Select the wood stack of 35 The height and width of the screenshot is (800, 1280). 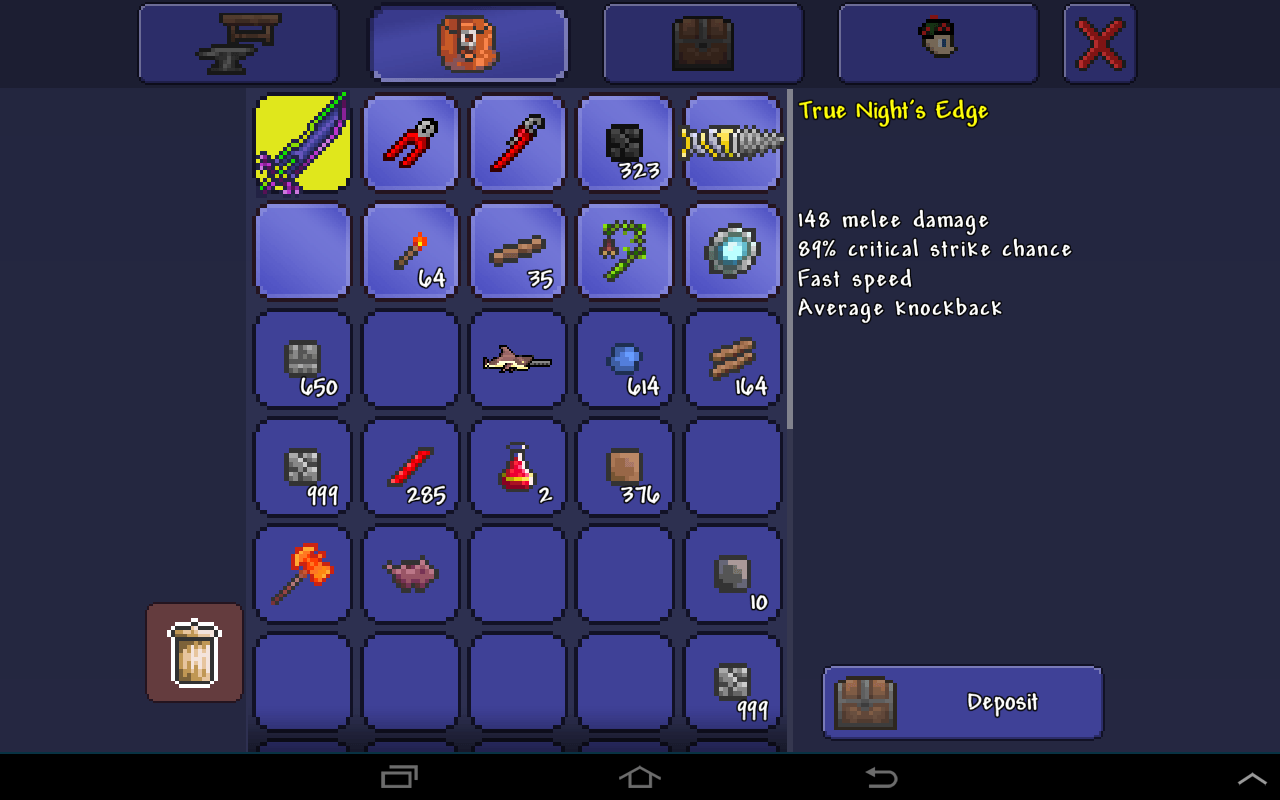pyautogui.click(x=517, y=250)
